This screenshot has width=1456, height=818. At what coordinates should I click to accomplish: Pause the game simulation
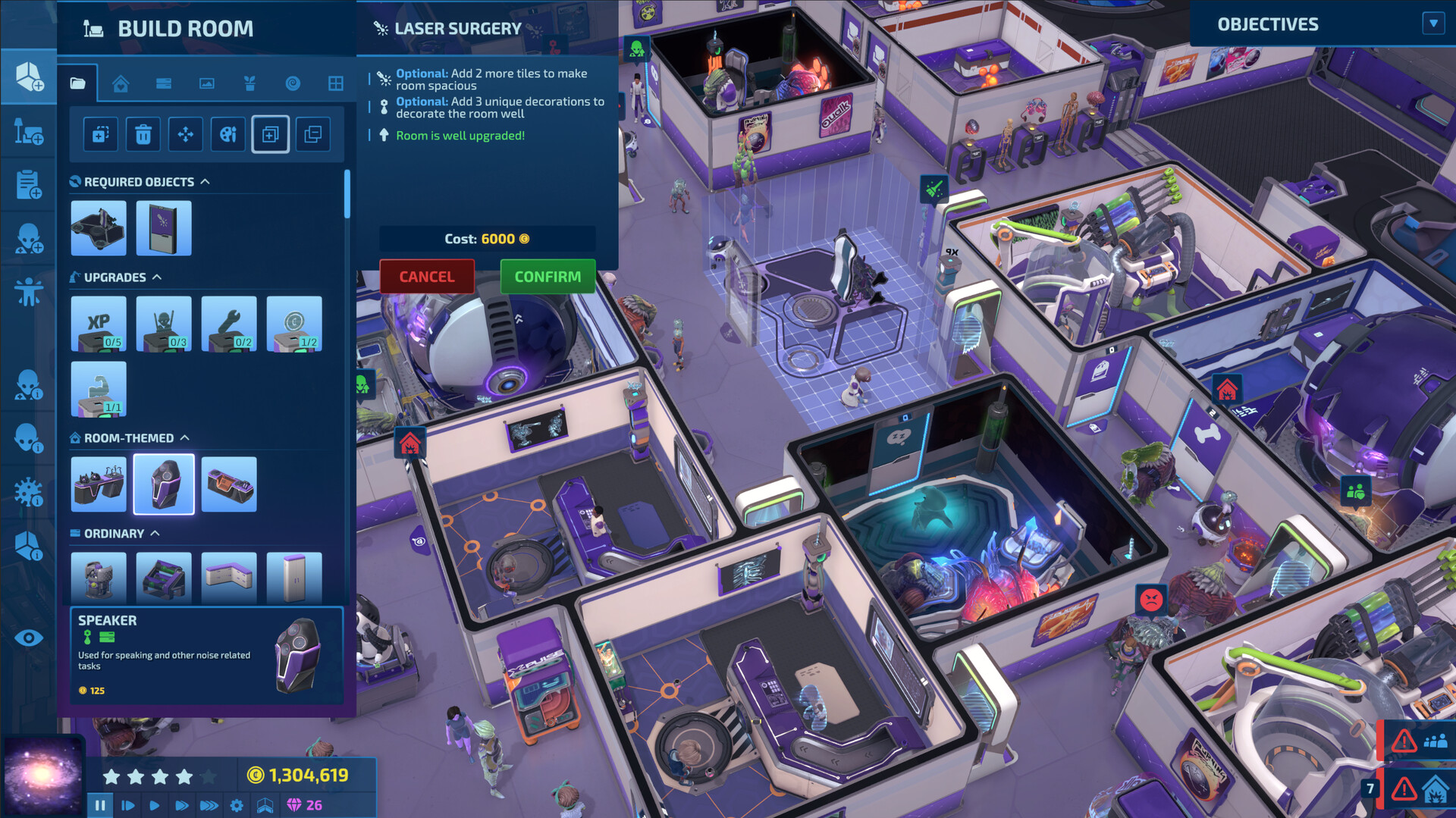click(99, 805)
